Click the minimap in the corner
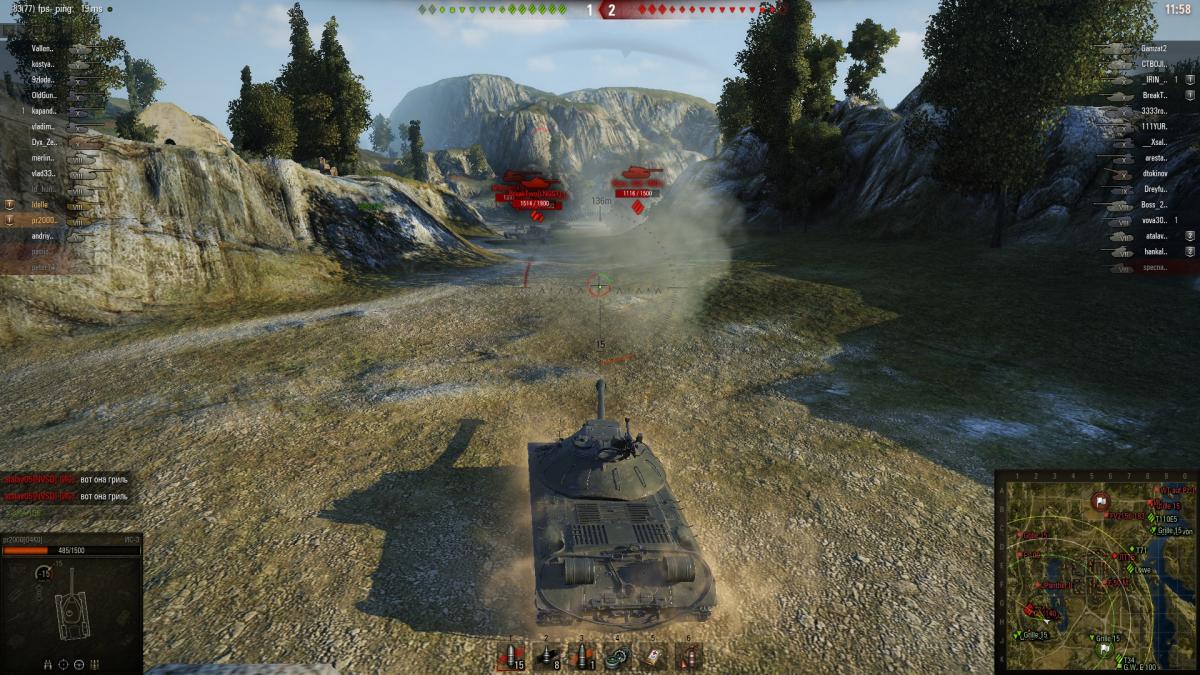The height and width of the screenshot is (675, 1200). [x=1096, y=572]
